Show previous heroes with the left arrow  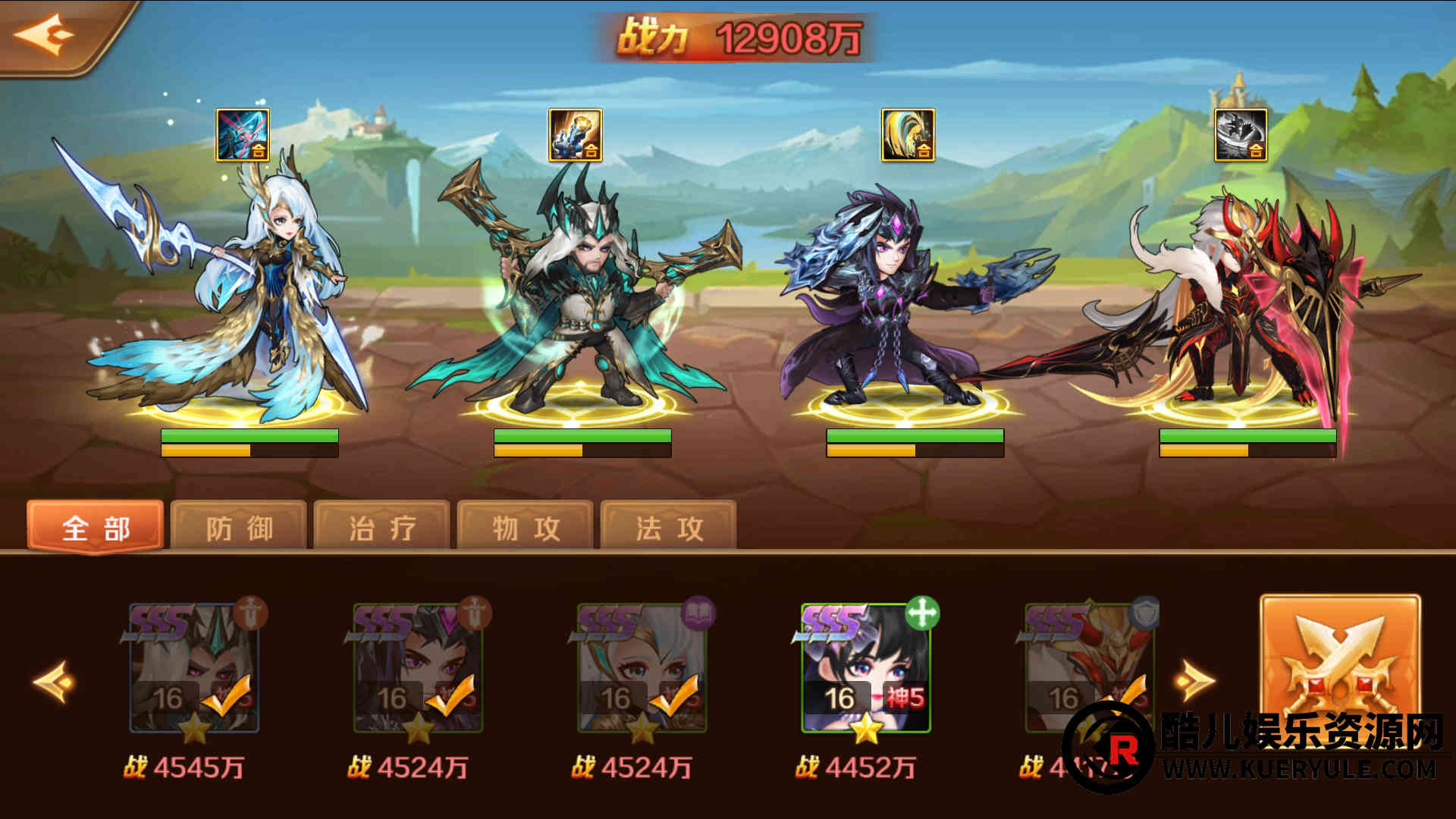coord(55,681)
